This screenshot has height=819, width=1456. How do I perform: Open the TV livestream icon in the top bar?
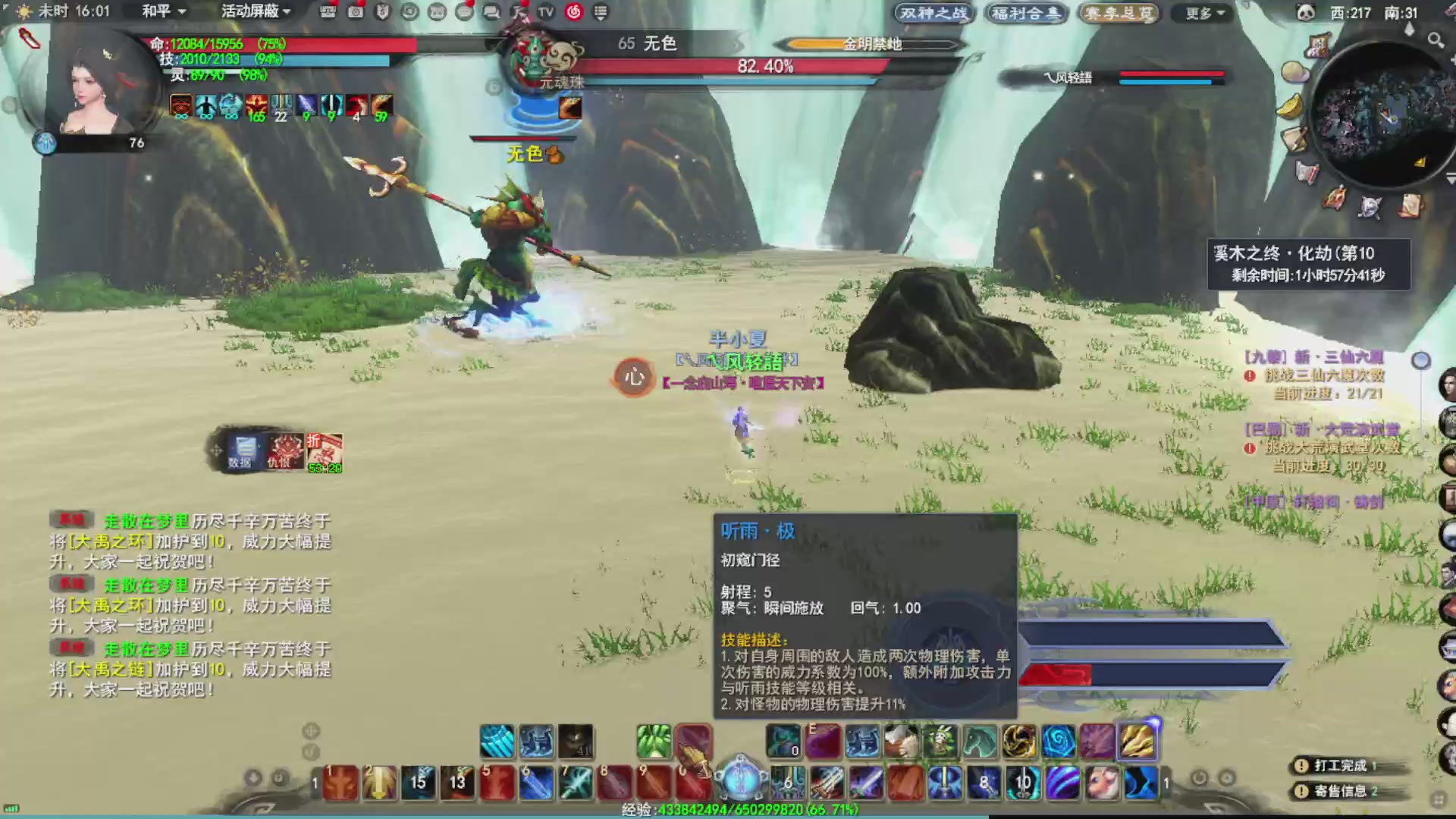click(544, 13)
